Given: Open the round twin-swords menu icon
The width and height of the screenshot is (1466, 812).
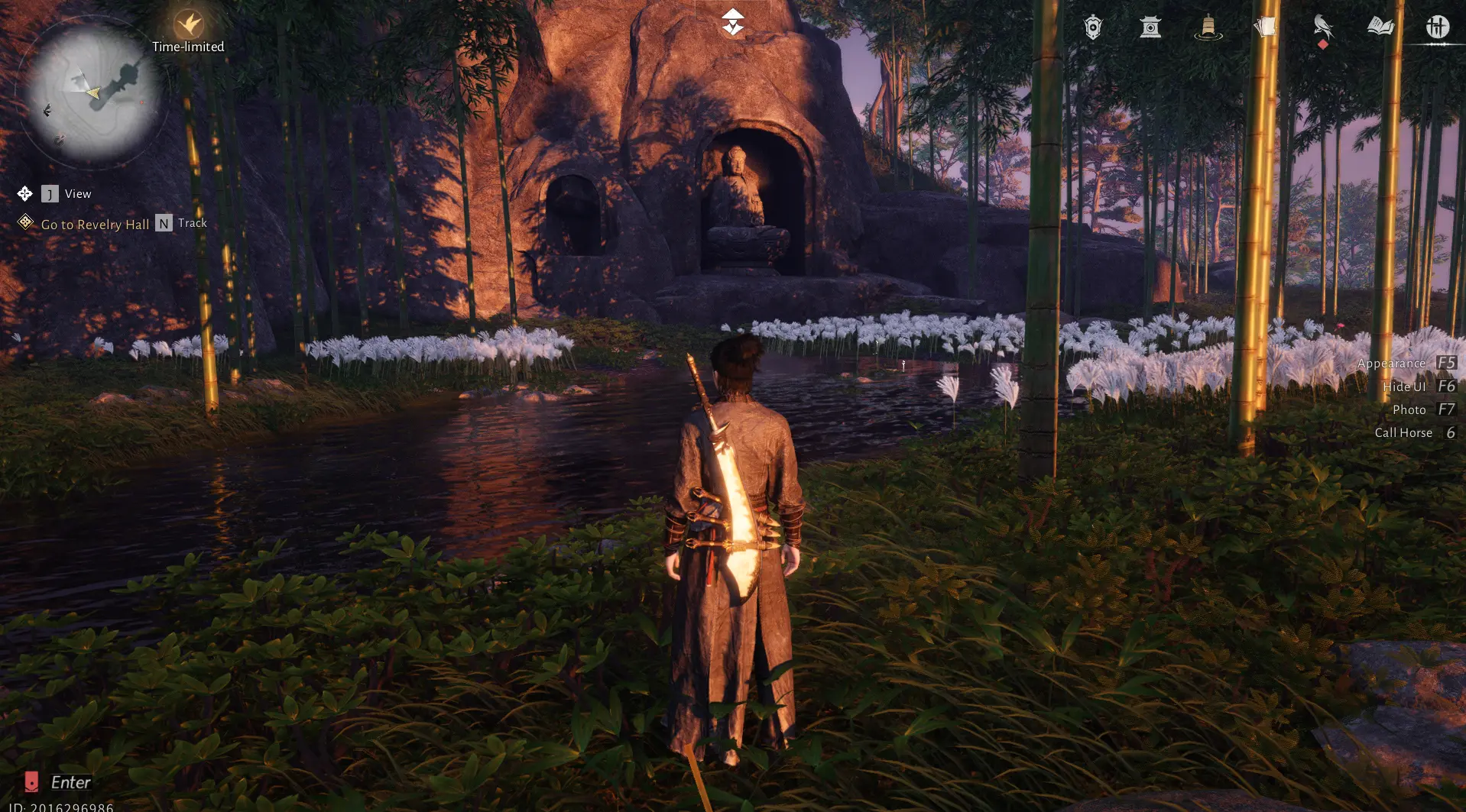Looking at the screenshot, I should [1437, 27].
